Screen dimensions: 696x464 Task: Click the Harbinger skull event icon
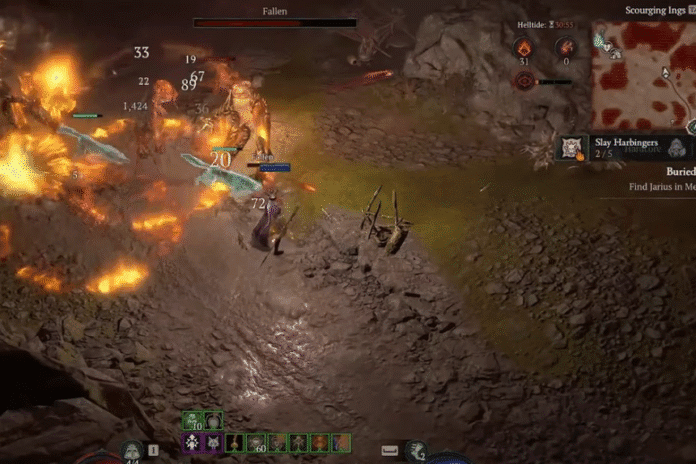pyautogui.click(x=572, y=147)
